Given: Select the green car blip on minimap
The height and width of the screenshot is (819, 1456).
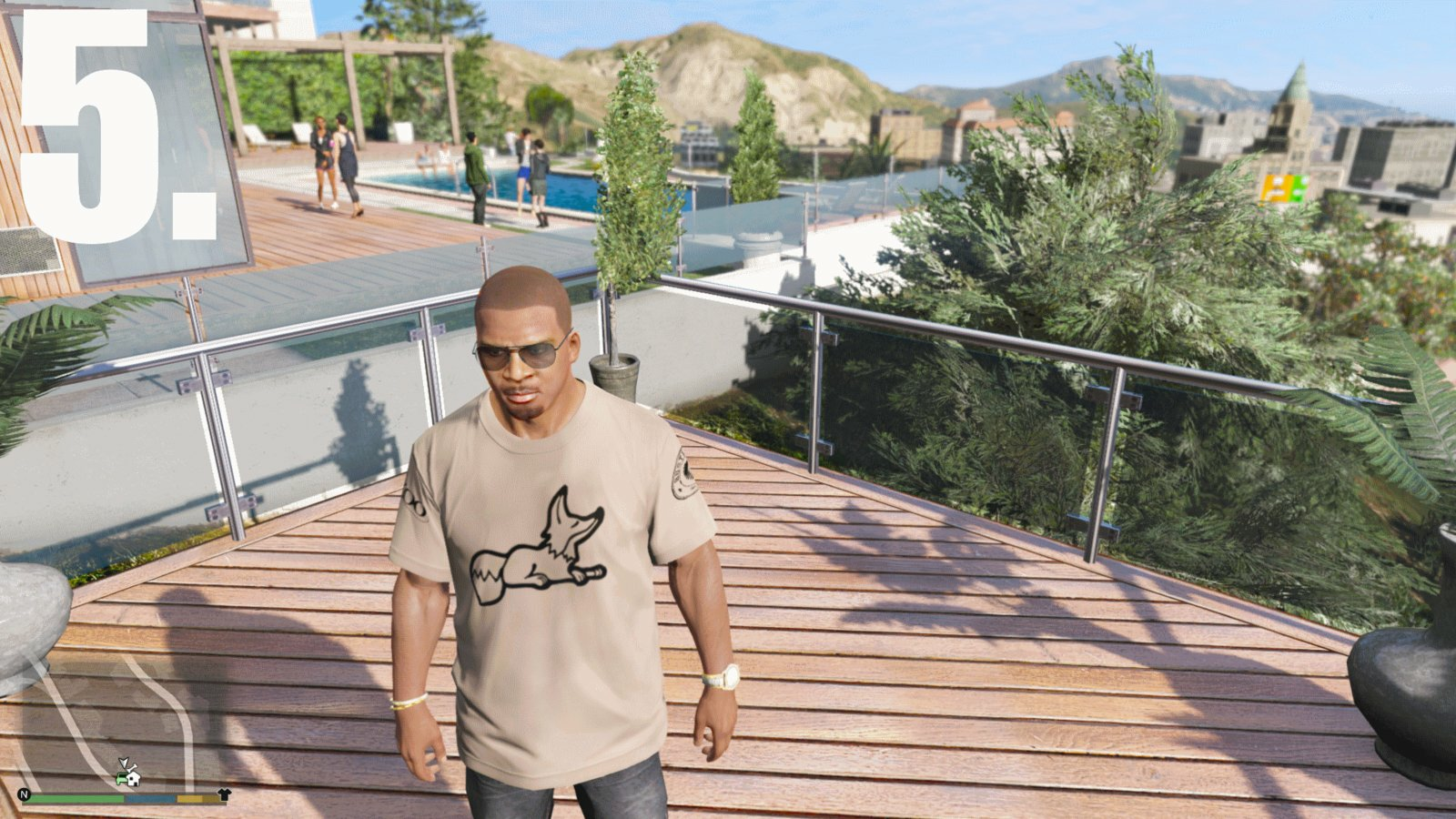Looking at the screenshot, I should pyautogui.click(x=122, y=779).
